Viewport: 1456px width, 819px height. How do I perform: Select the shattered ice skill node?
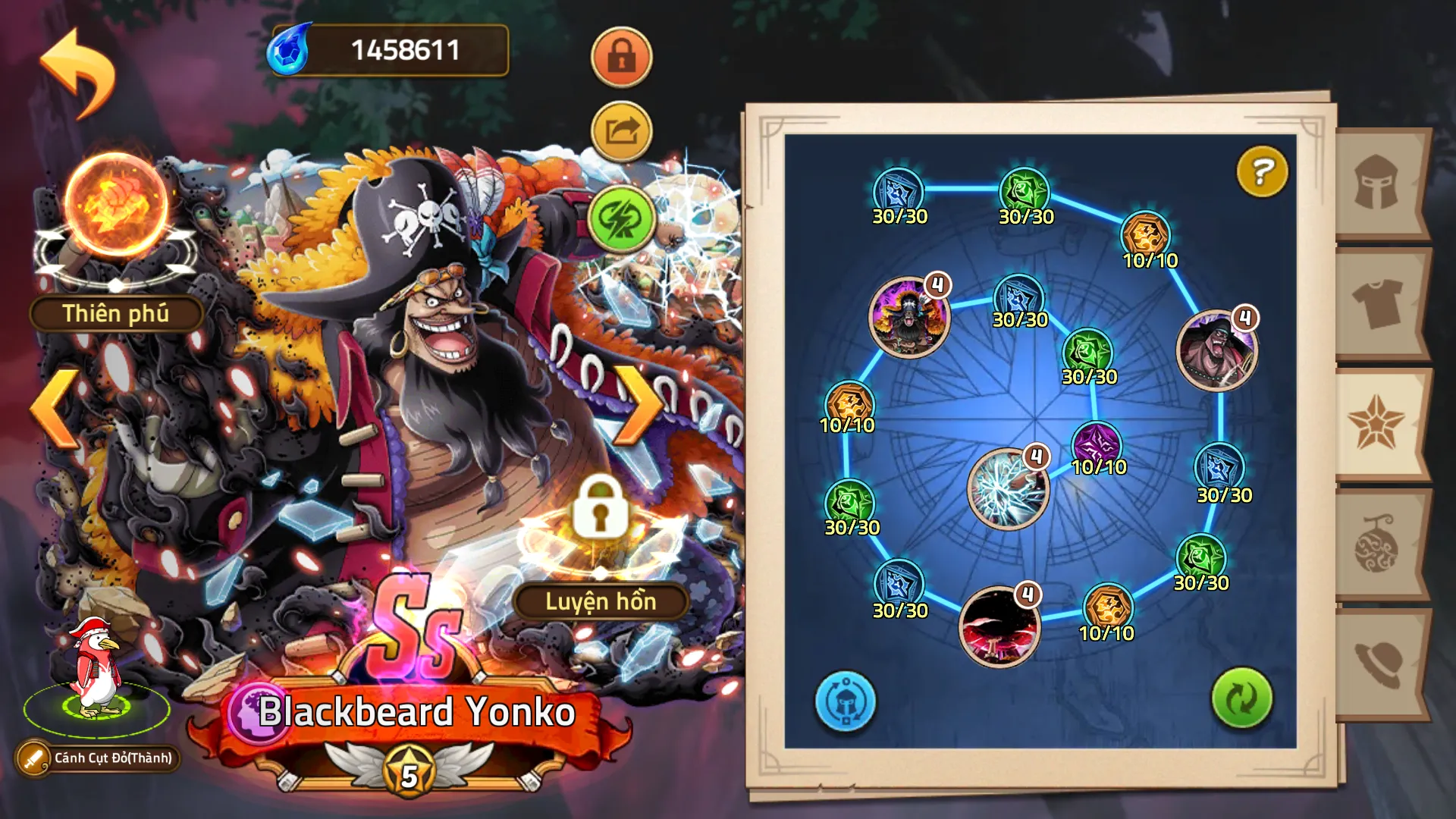[1008, 489]
